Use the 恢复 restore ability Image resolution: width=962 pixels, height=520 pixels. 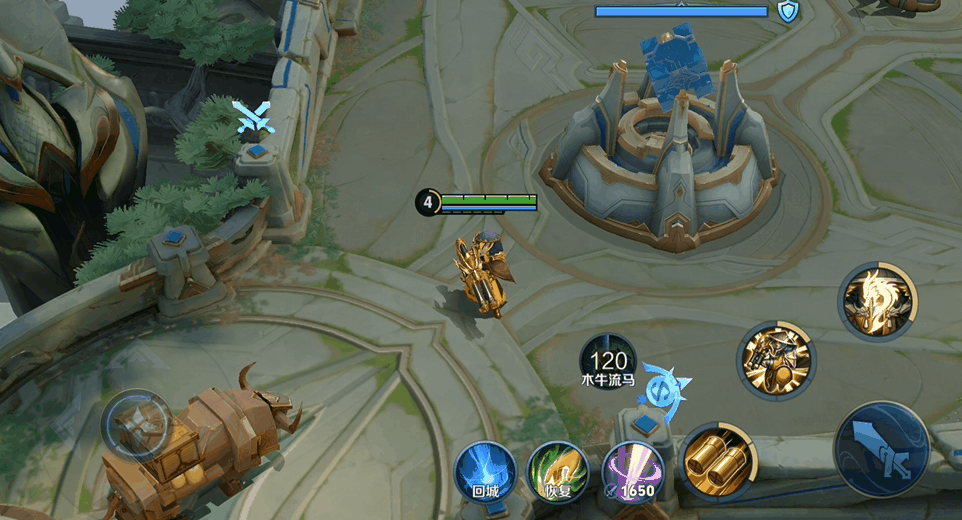(x=557, y=469)
